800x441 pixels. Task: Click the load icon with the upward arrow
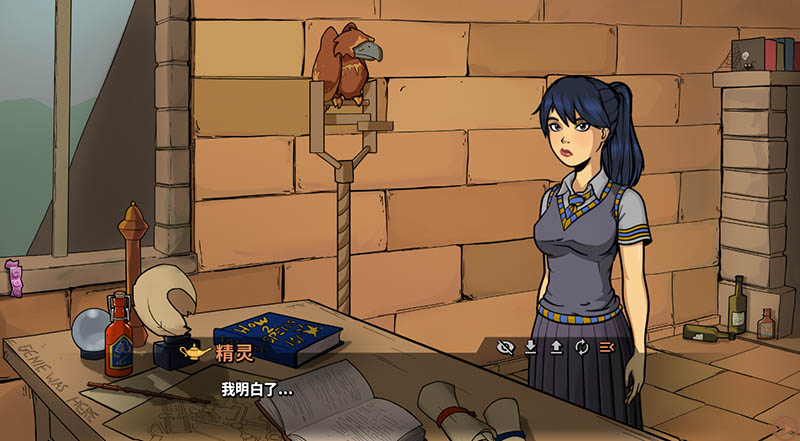click(556, 348)
